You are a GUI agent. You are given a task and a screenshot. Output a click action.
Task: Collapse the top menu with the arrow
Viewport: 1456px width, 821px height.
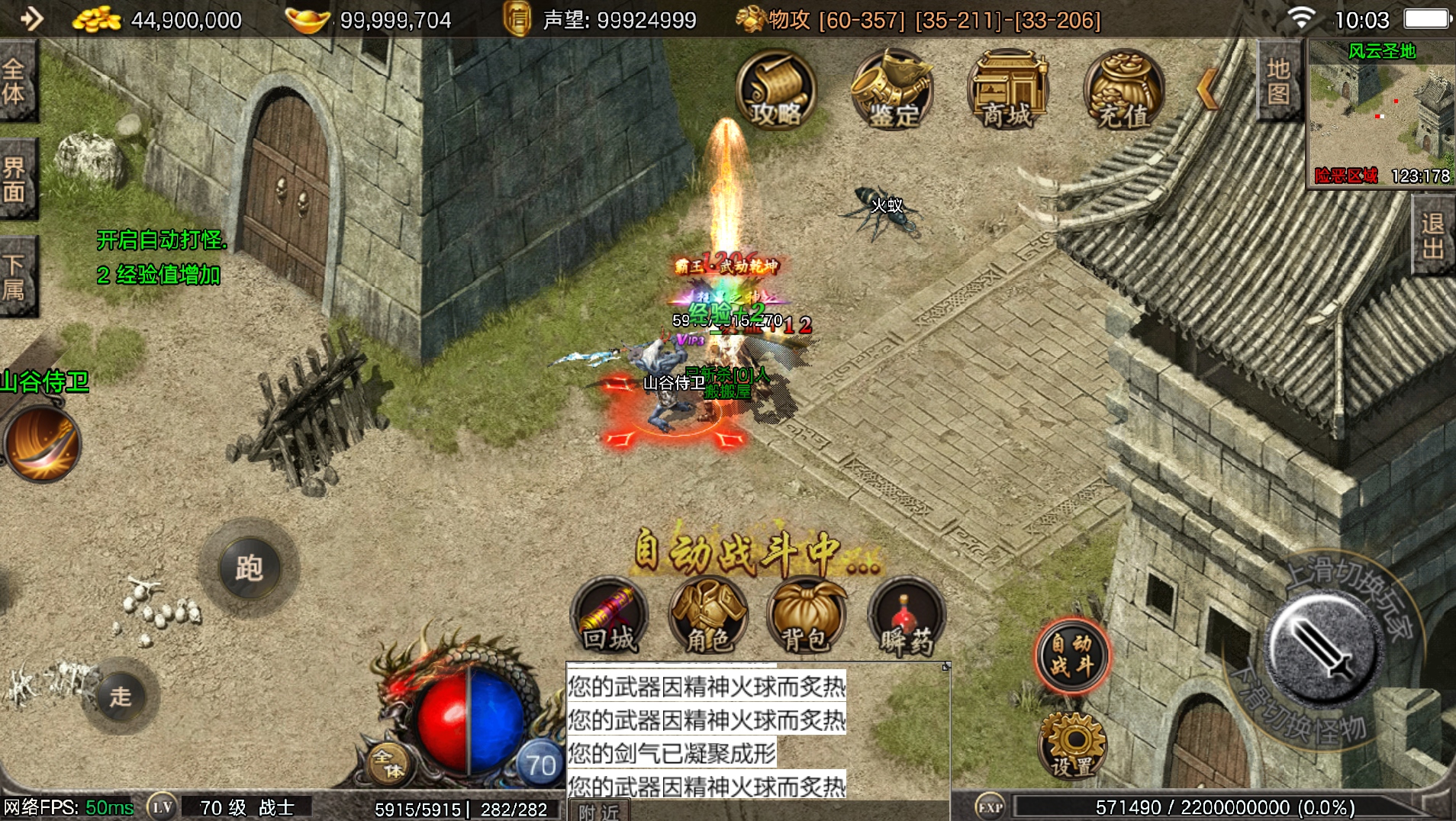(x=1207, y=89)
